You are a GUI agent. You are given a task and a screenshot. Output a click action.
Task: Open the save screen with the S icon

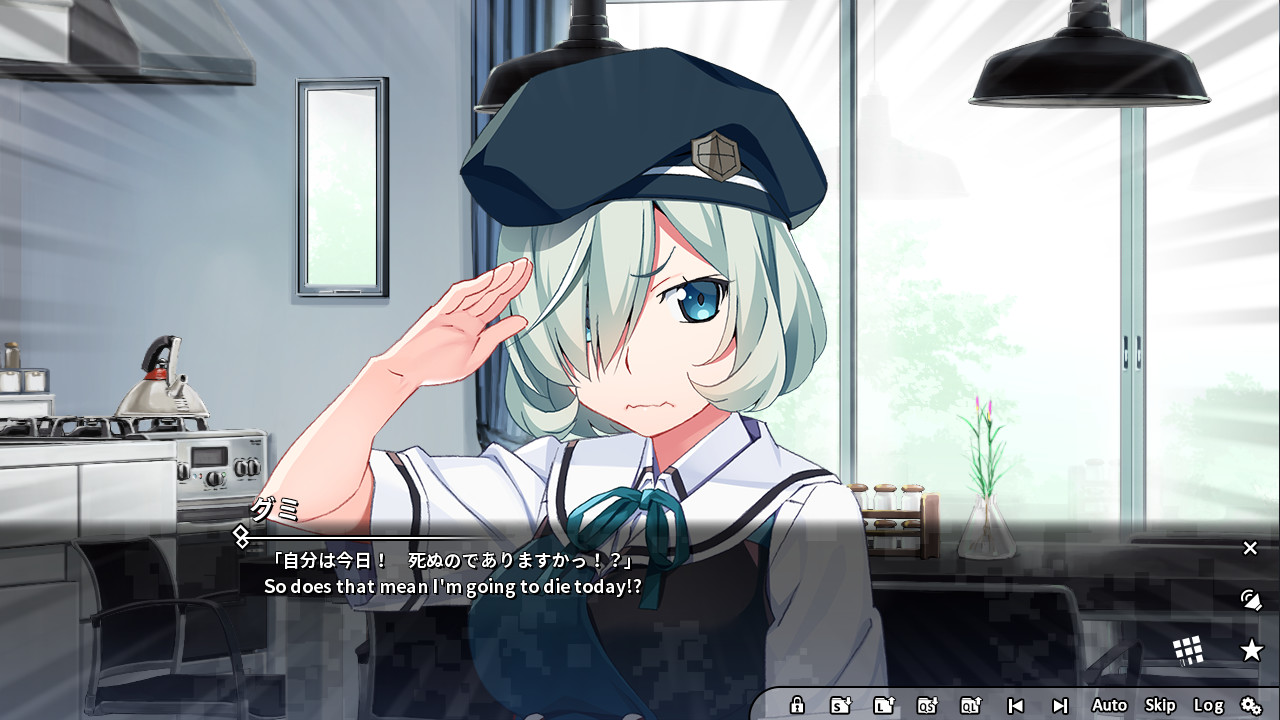click(x=841, y=705)
